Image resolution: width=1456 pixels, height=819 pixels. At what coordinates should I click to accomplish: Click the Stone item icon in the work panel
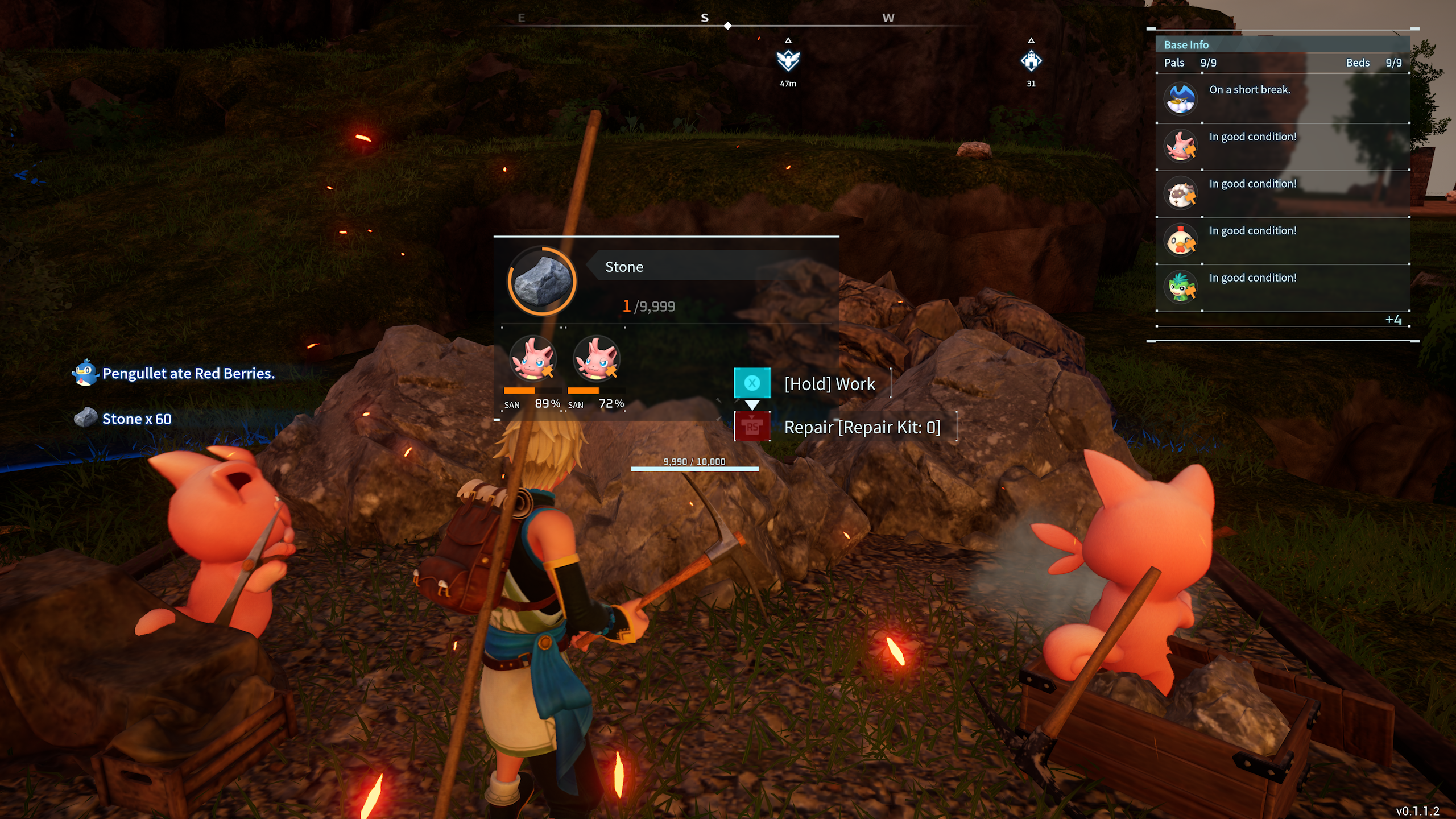click(542, 281)
